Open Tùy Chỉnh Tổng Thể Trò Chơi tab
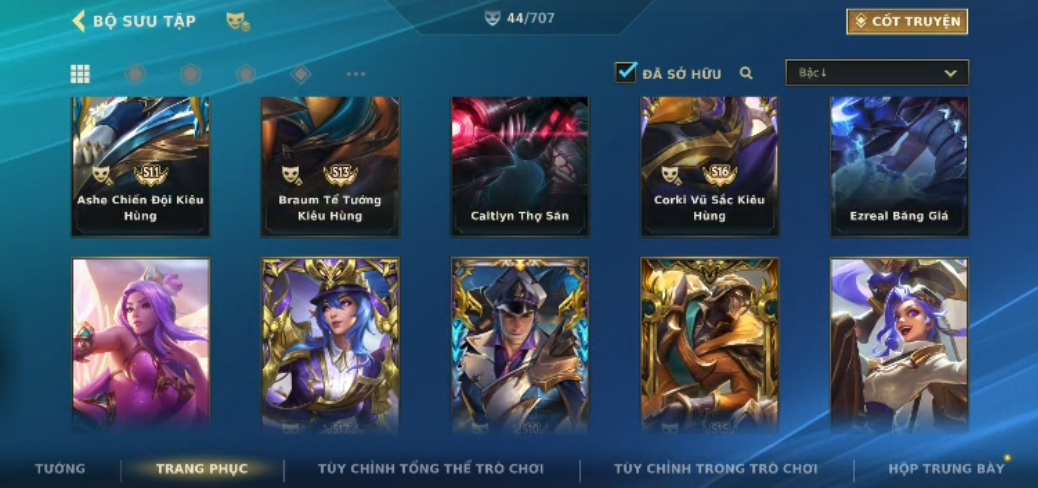This screenshot has height=488, width=1038. coord(430,468)
